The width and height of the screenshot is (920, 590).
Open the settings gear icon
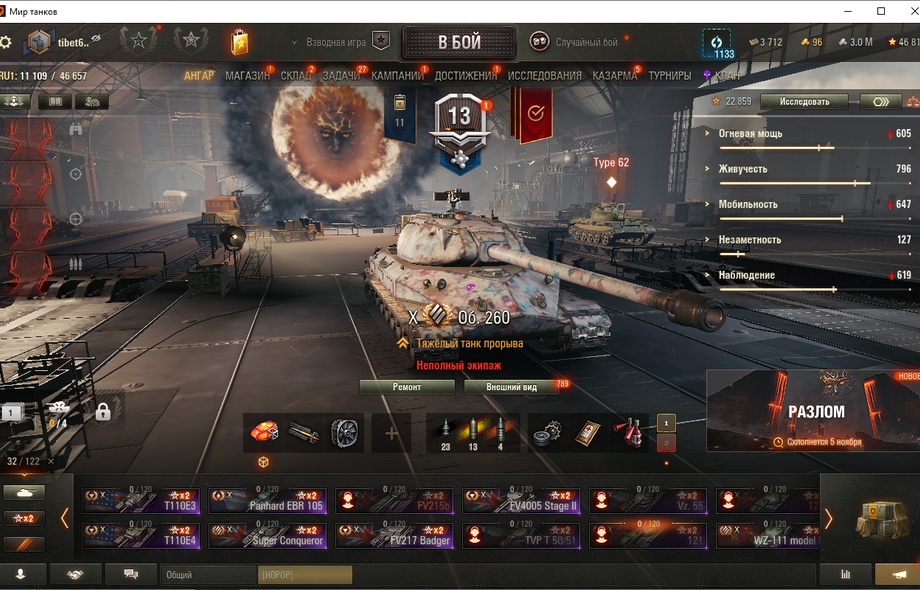(7, 43)
